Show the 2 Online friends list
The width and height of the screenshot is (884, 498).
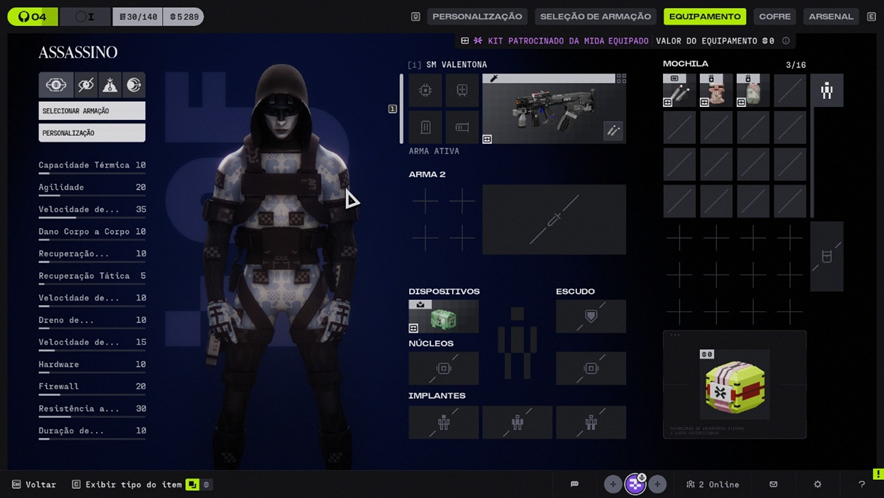click(x=713, y=485)
